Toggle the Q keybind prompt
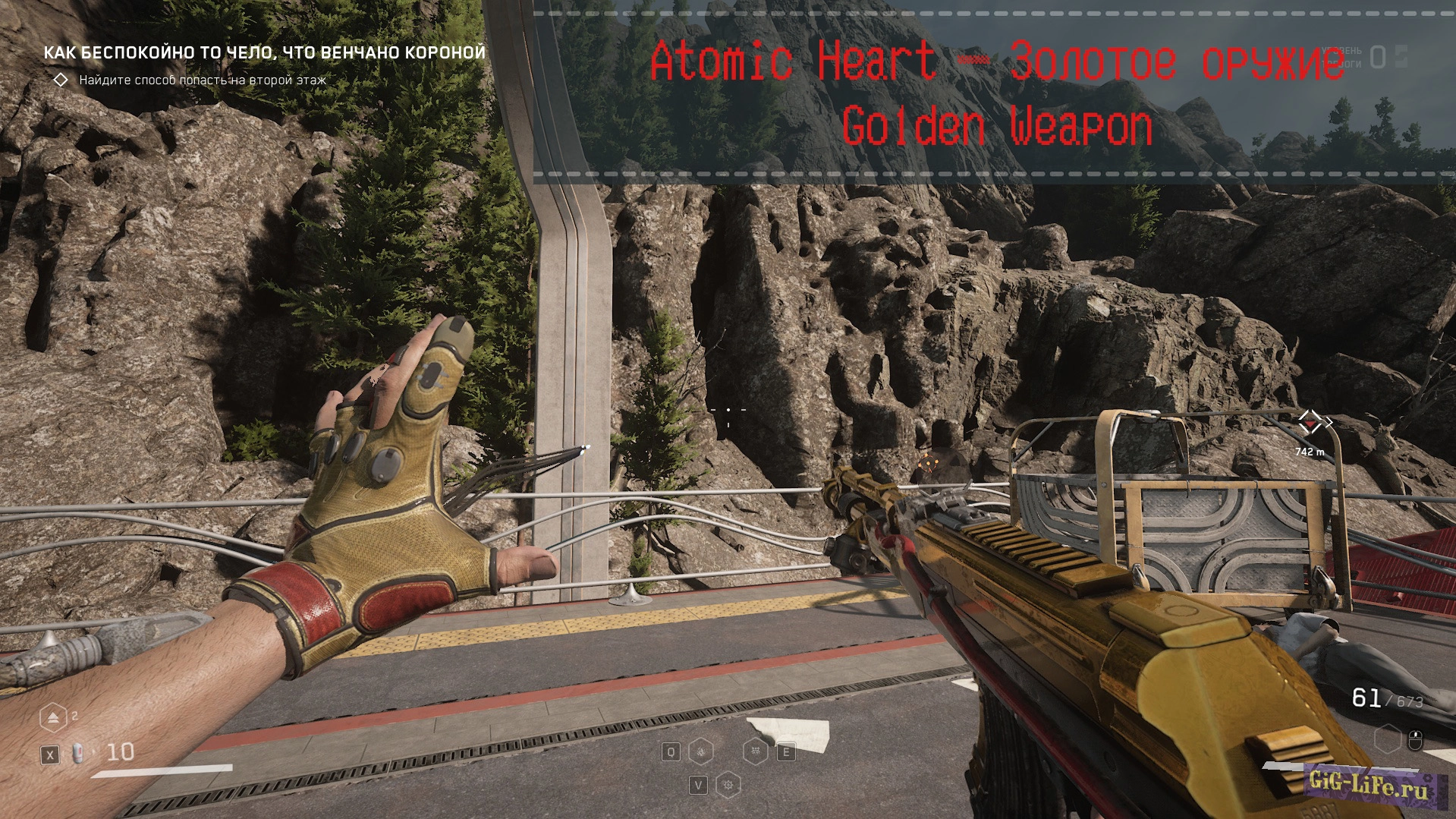 pyautogui.click(x=671, y=751)
